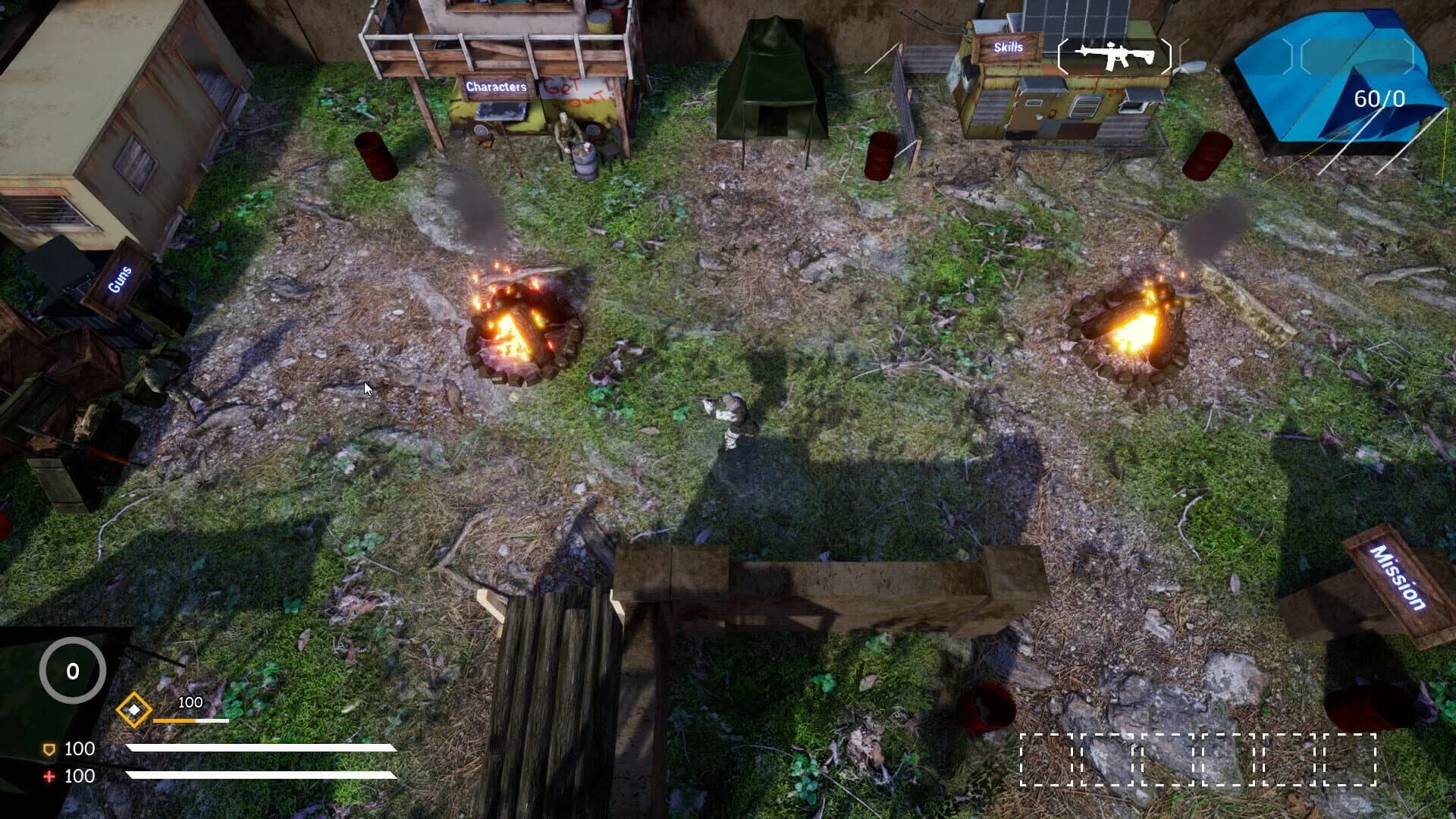Open the Skills shop sign
Screen dimensions: 1456x819
[x=1009, y=48]
